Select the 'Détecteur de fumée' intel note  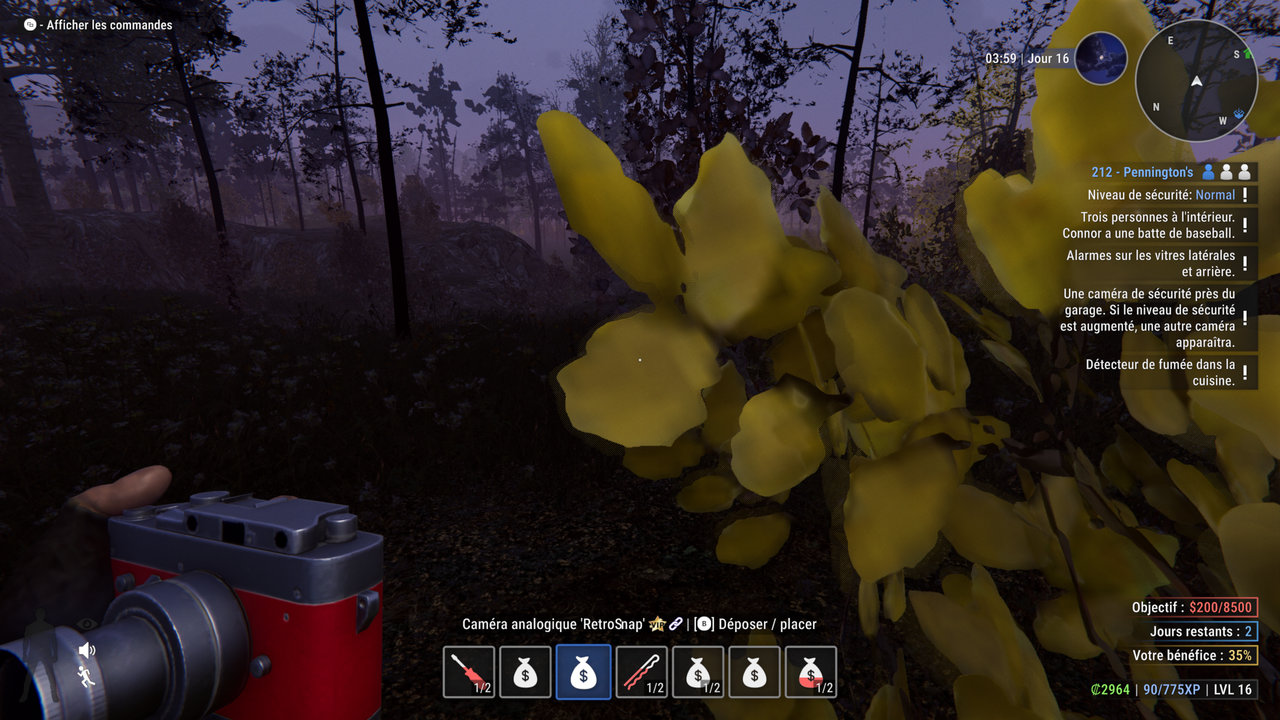1160,373
